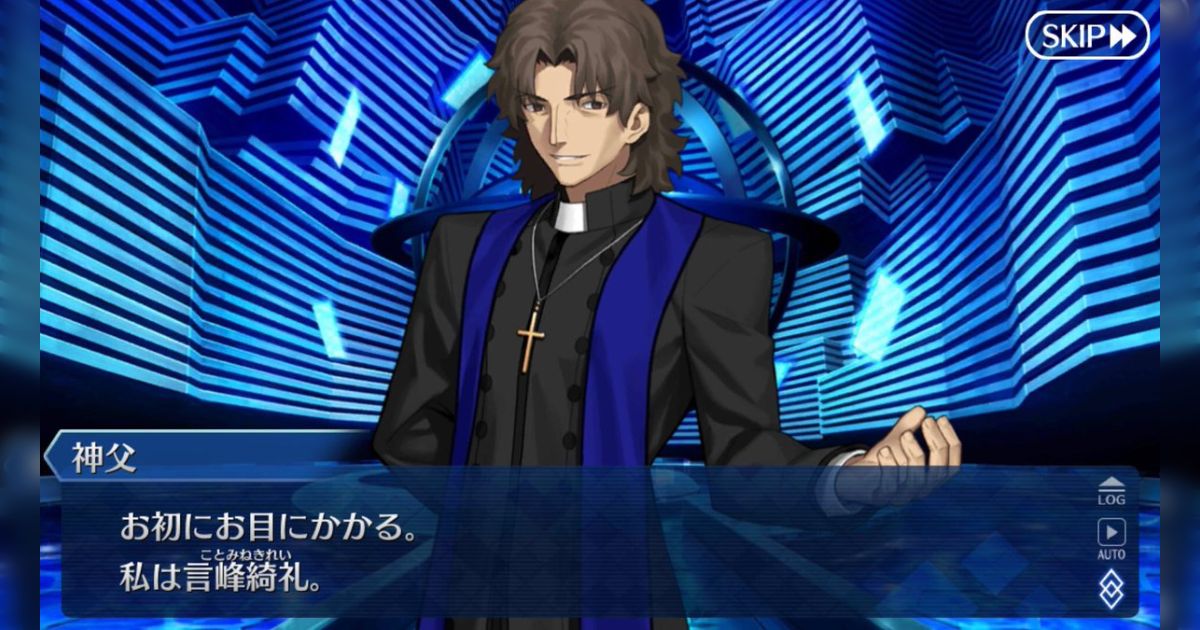Toggle AUTO dialogue playback
The image size is (1200, 630).
click(1111, 538)
